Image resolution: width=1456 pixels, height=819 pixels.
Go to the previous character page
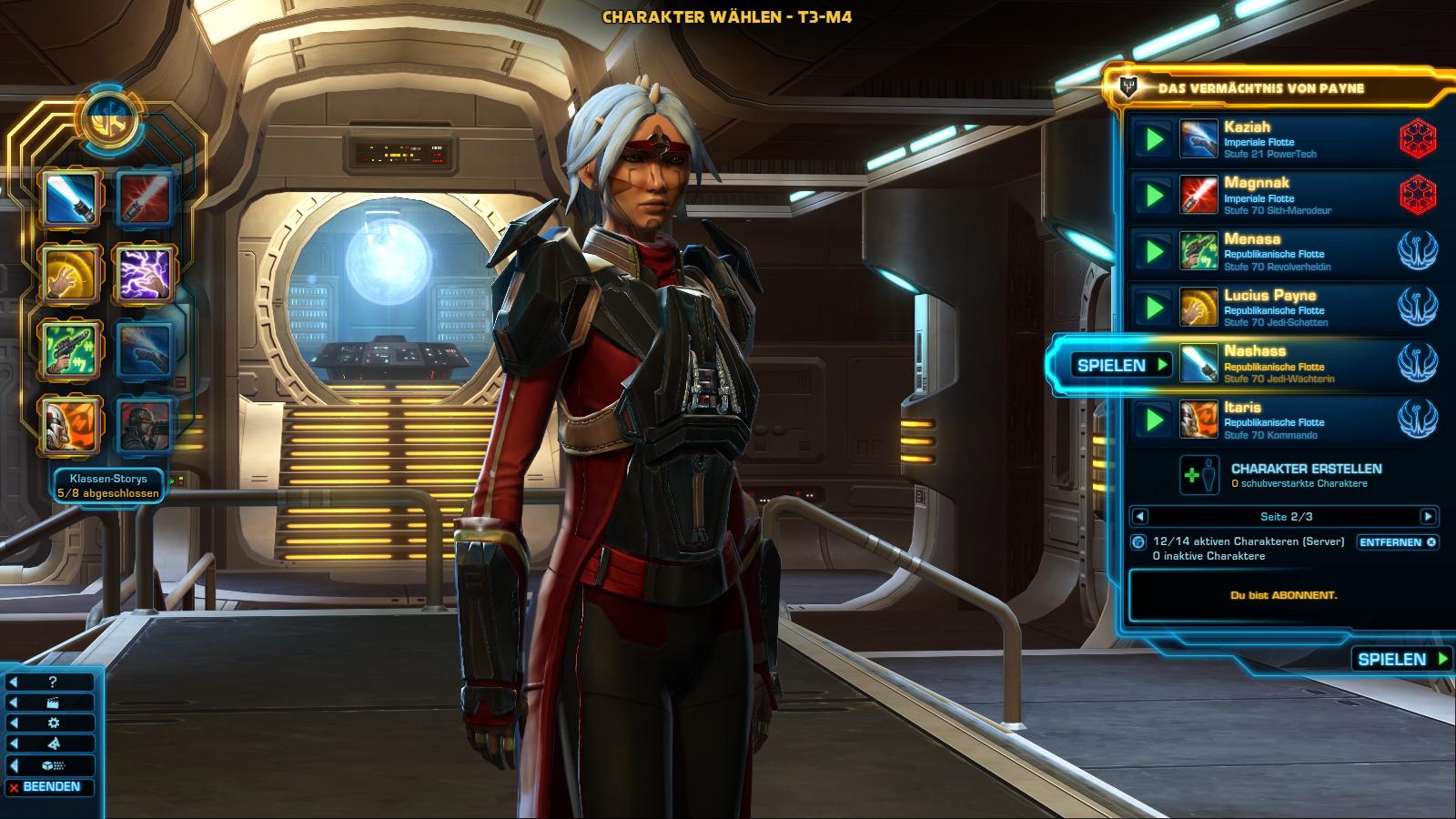(1139, 517)
